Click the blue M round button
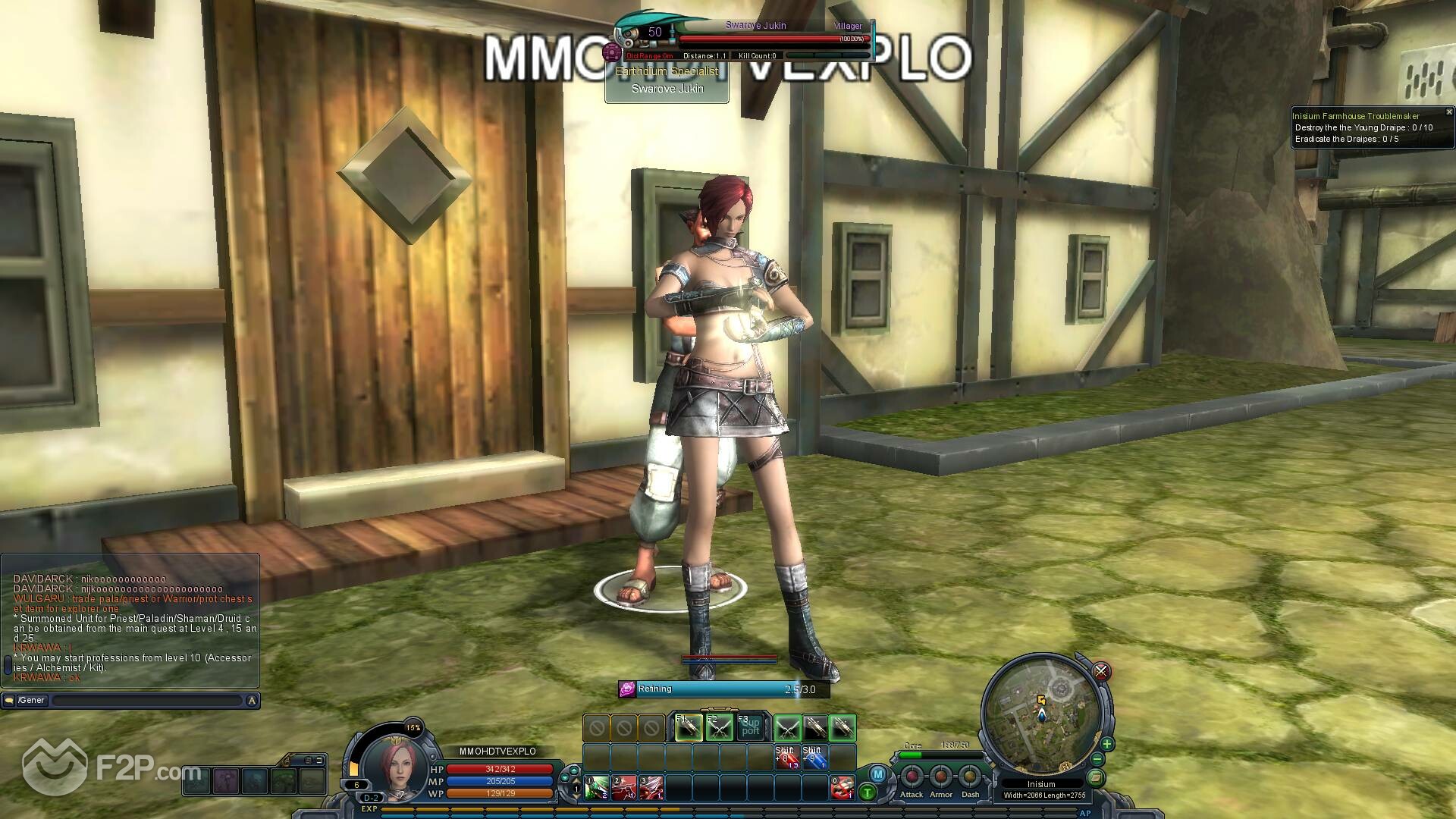 click(x=877, y=774)
